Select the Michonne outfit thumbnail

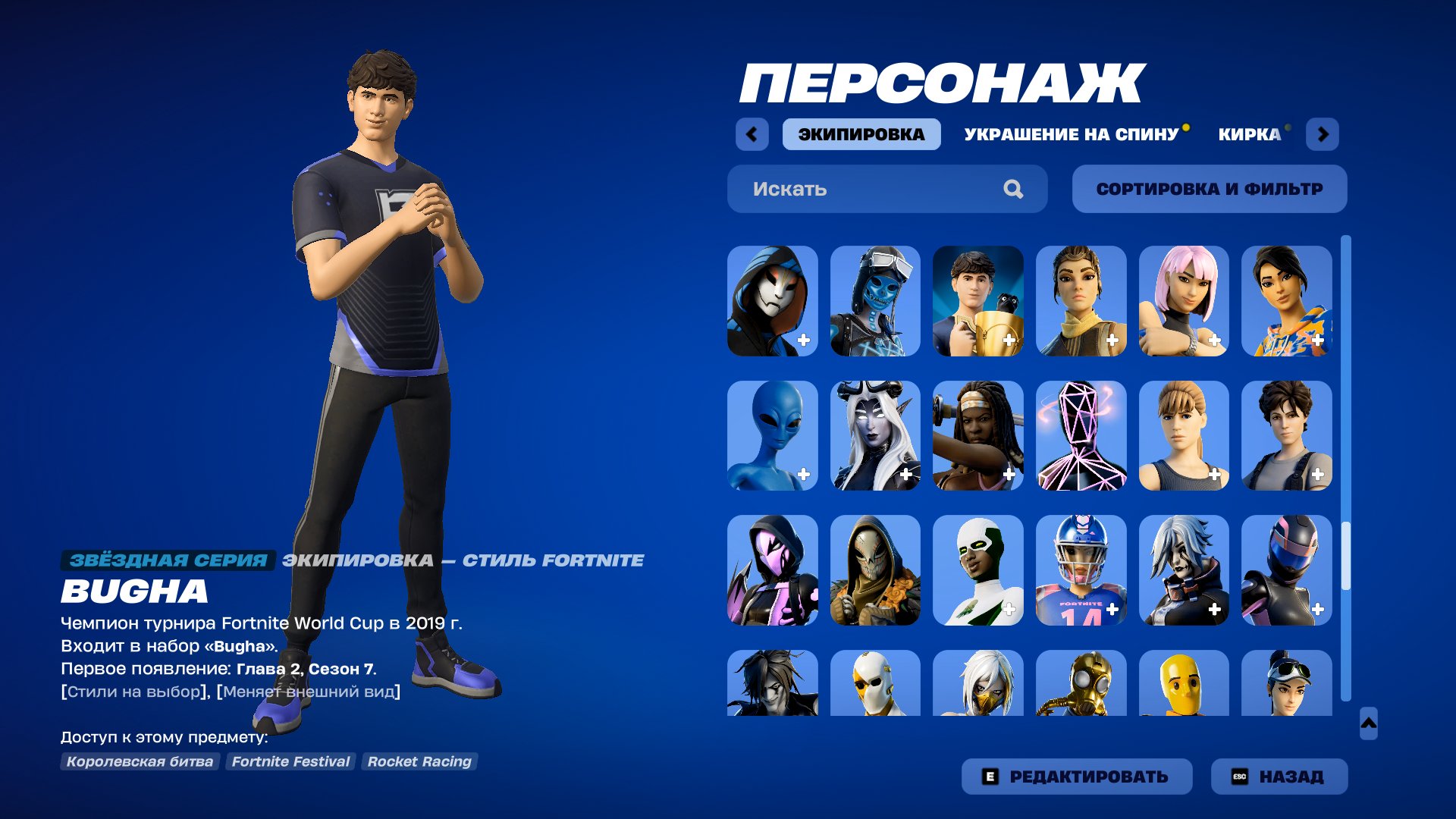coord(978,436)
